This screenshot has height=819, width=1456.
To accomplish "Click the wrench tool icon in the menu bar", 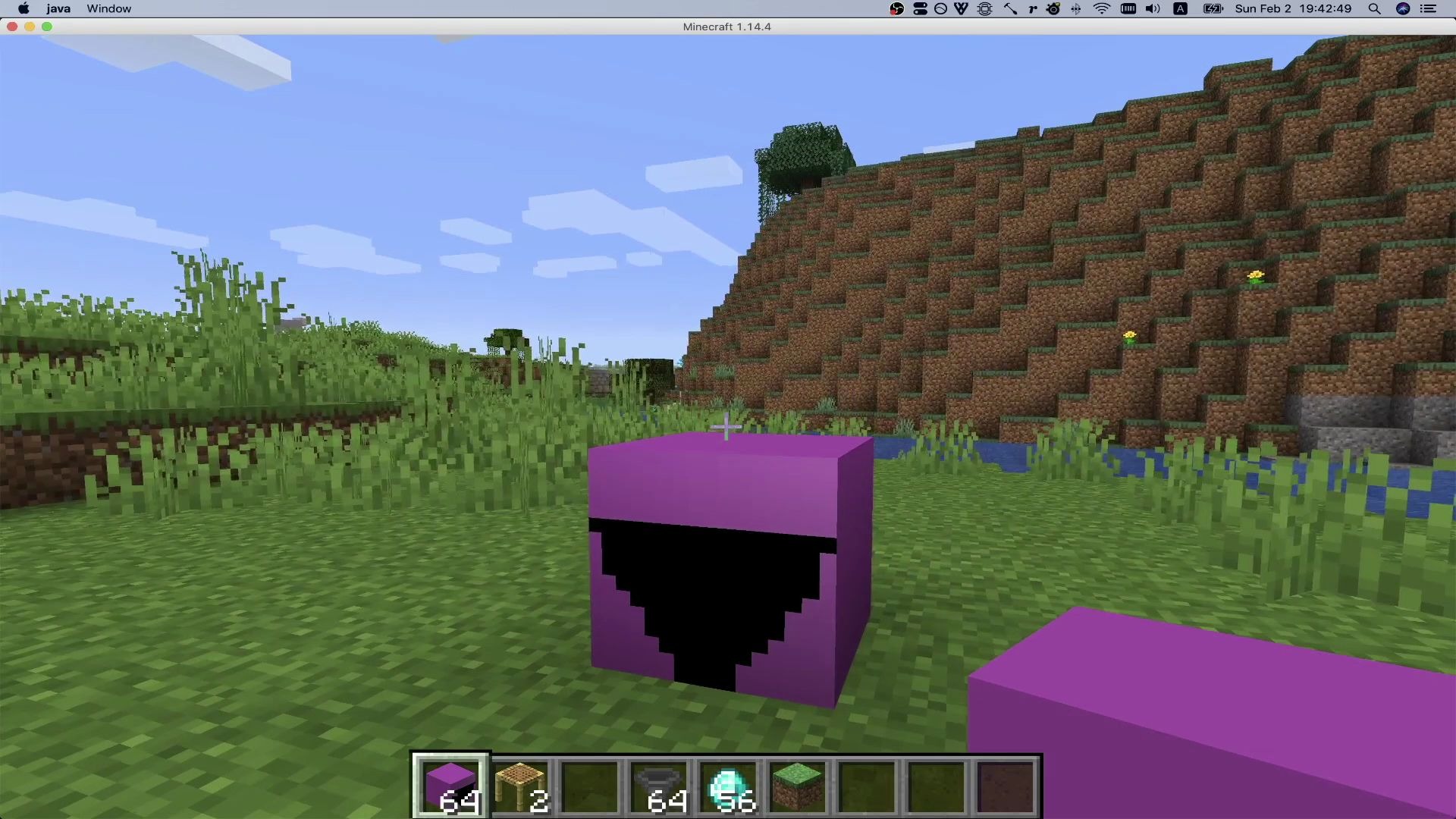I will point(1009,8).
